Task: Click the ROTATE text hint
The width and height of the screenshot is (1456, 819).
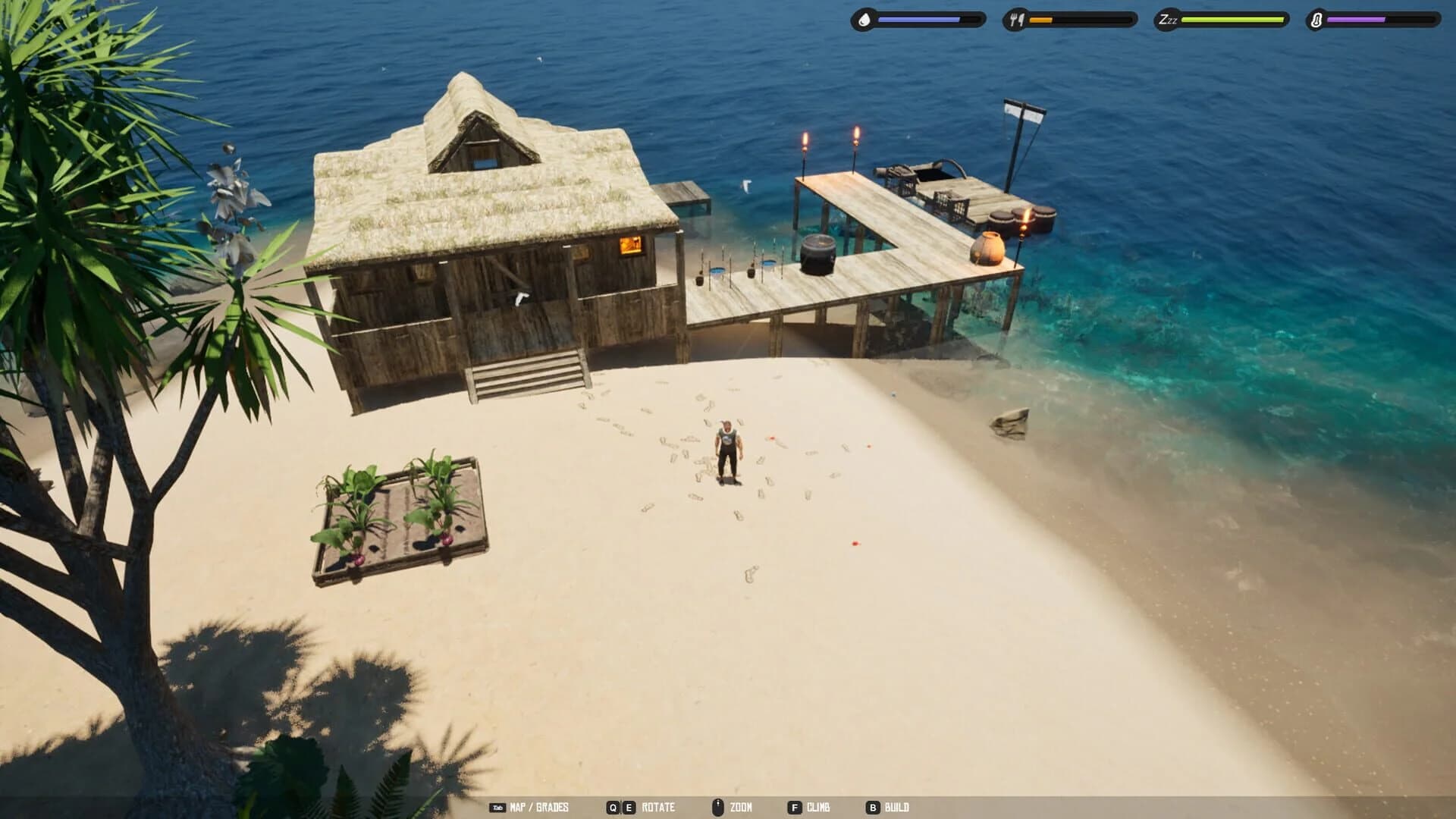Action: [x=658, y=807]
